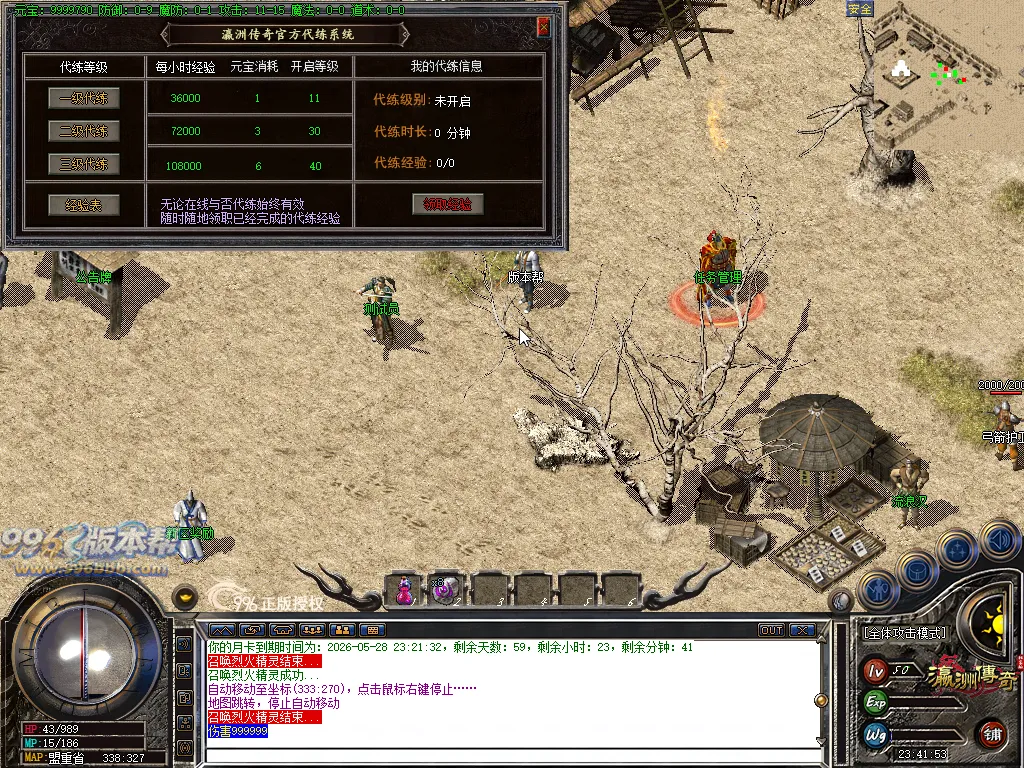Activate 三级代练 leveling
This screenshot has height=768, width=1024.
click(x=84, y=164)
